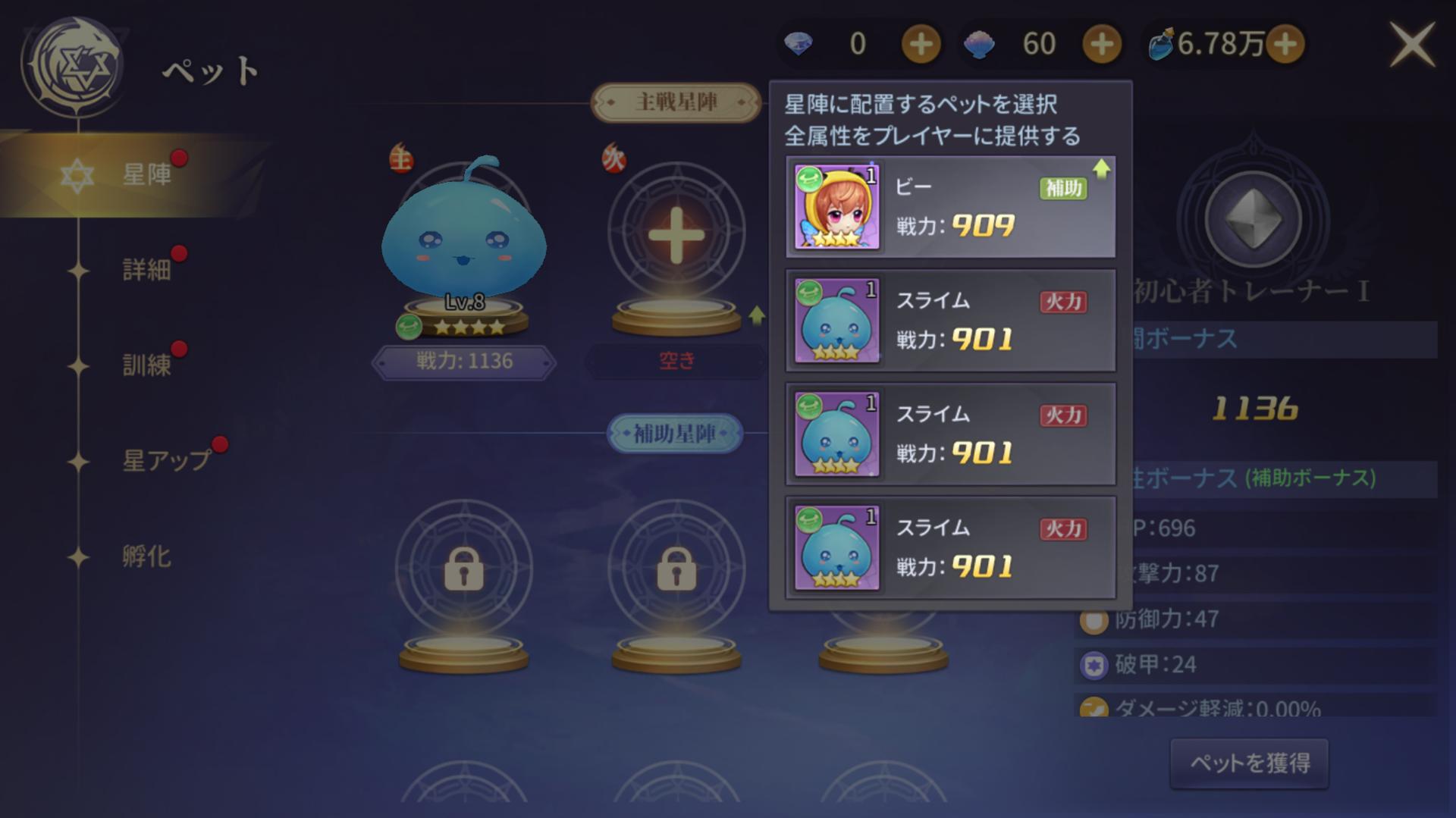Click the ペットを獲得 button

pos(1249,763)
